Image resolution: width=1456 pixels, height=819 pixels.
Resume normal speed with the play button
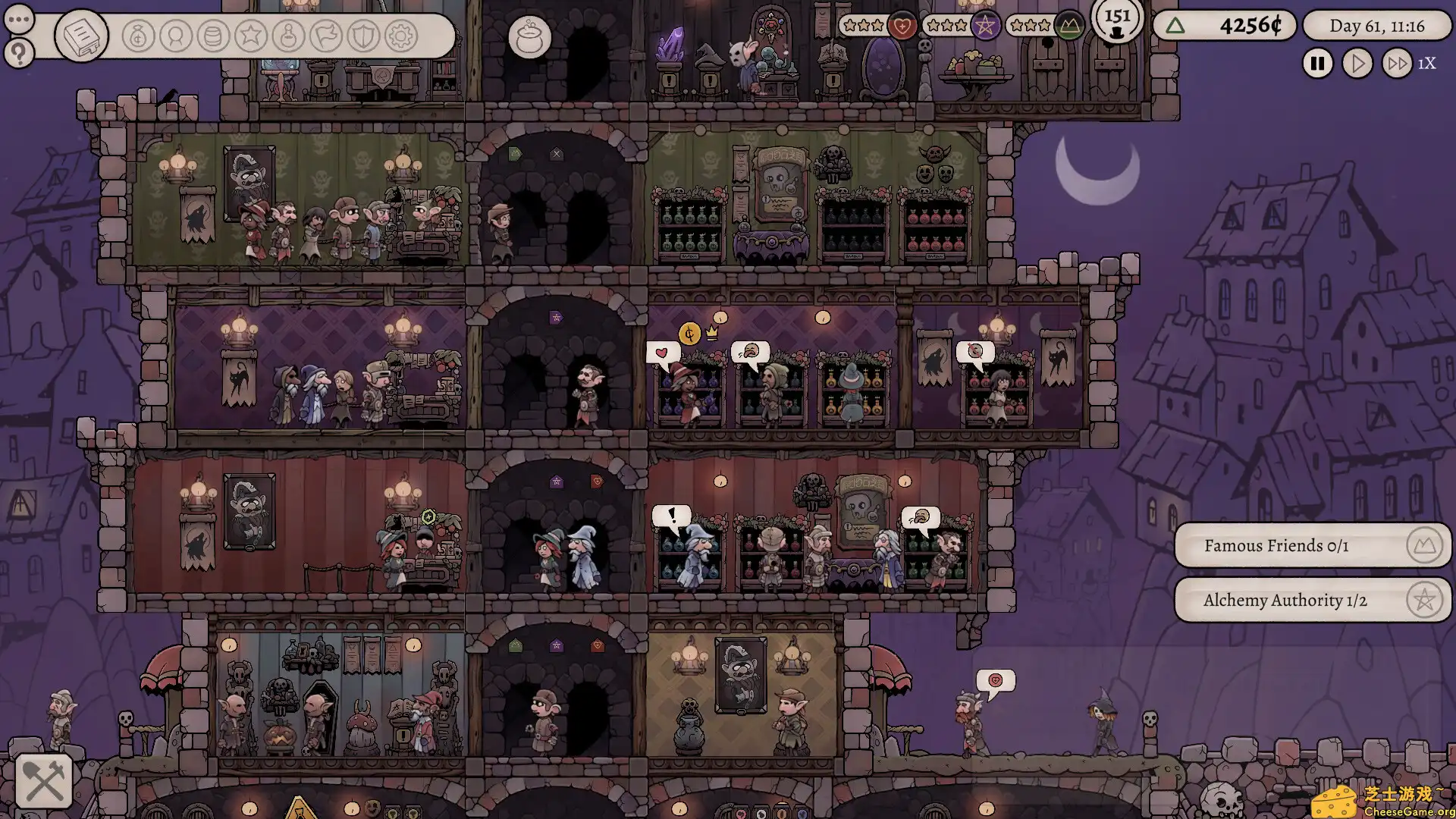click(1357, 63)
